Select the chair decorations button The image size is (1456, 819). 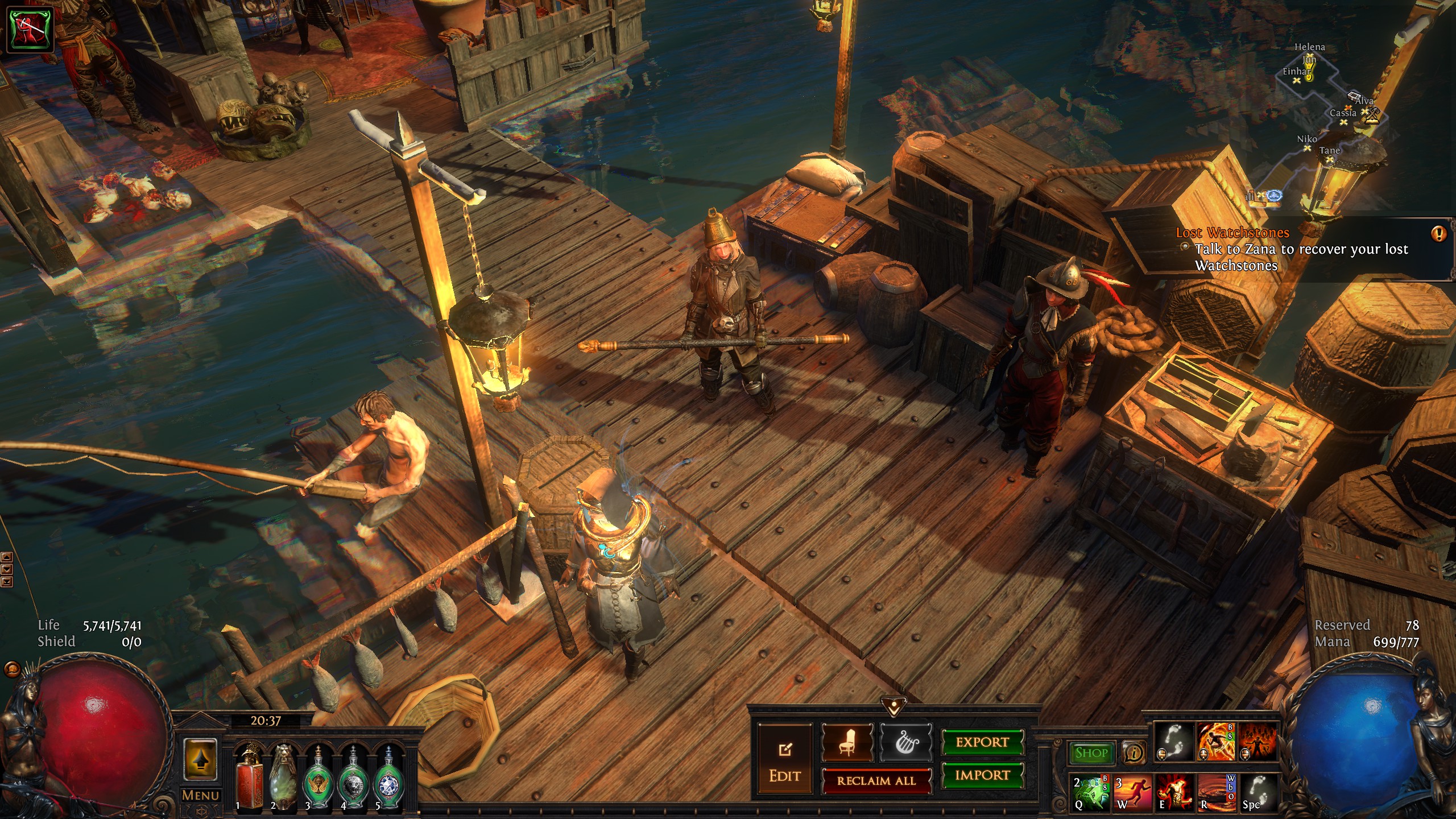click(x=847, y=742)
